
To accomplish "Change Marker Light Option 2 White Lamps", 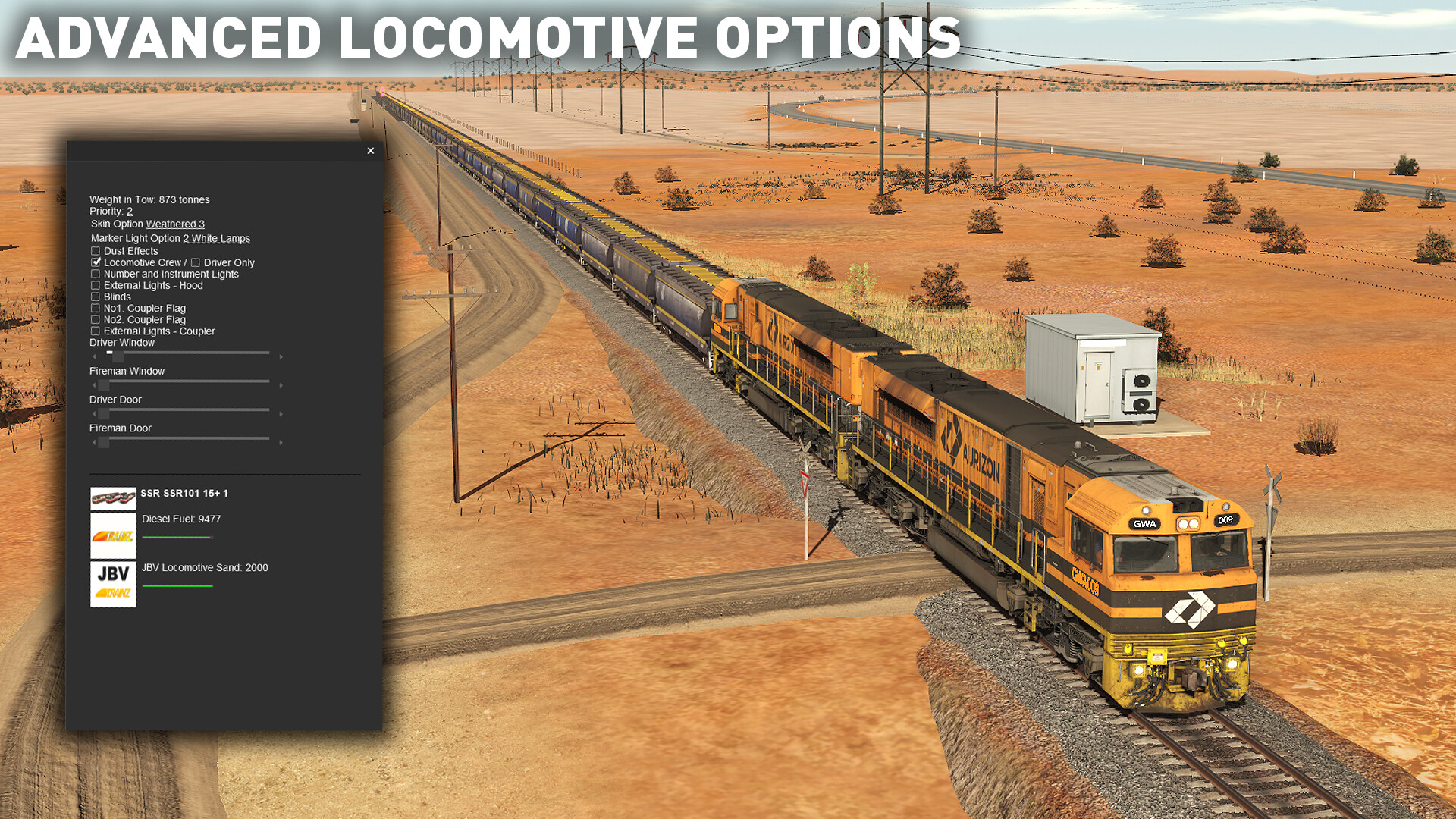I will pyautogui.click(x=215, y=238).
